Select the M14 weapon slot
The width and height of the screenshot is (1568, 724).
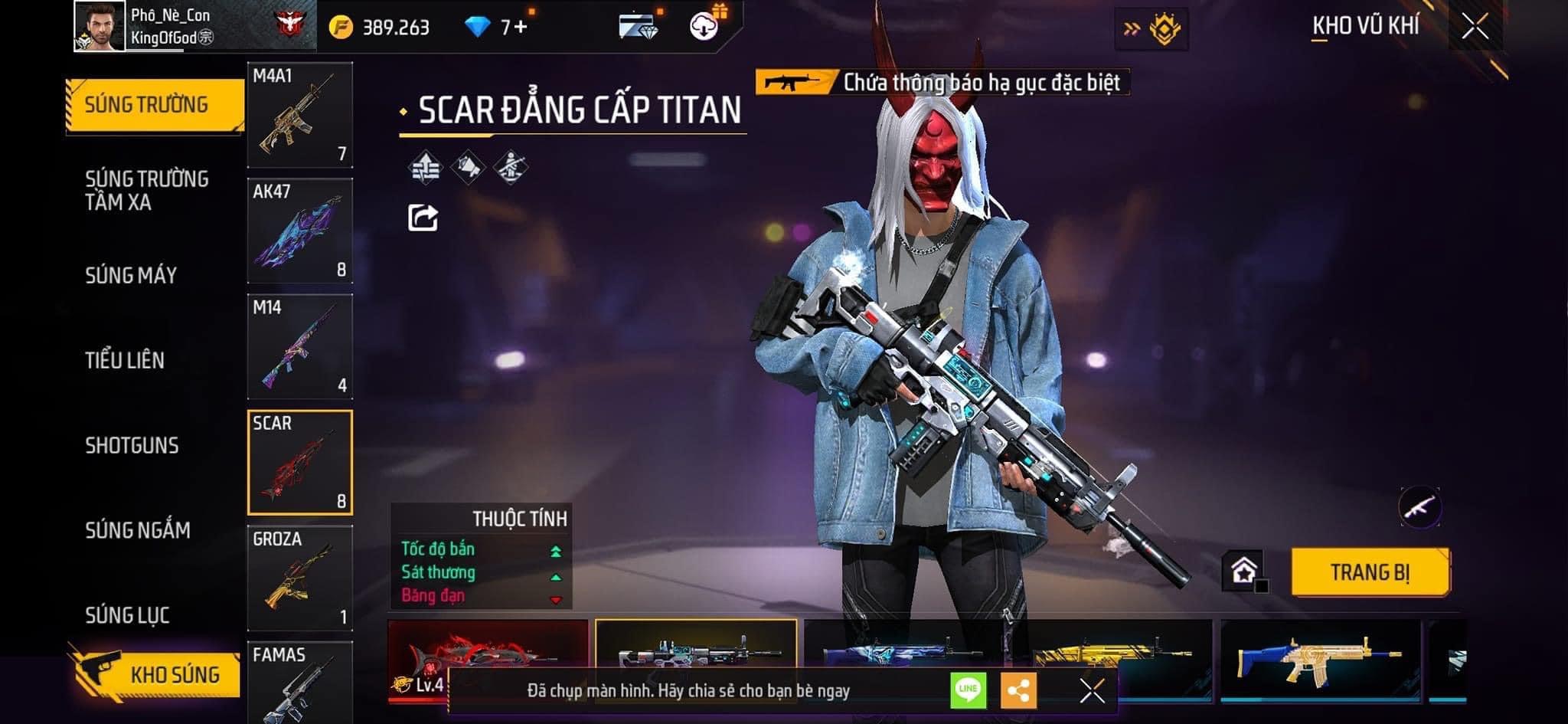pos(299,346)
